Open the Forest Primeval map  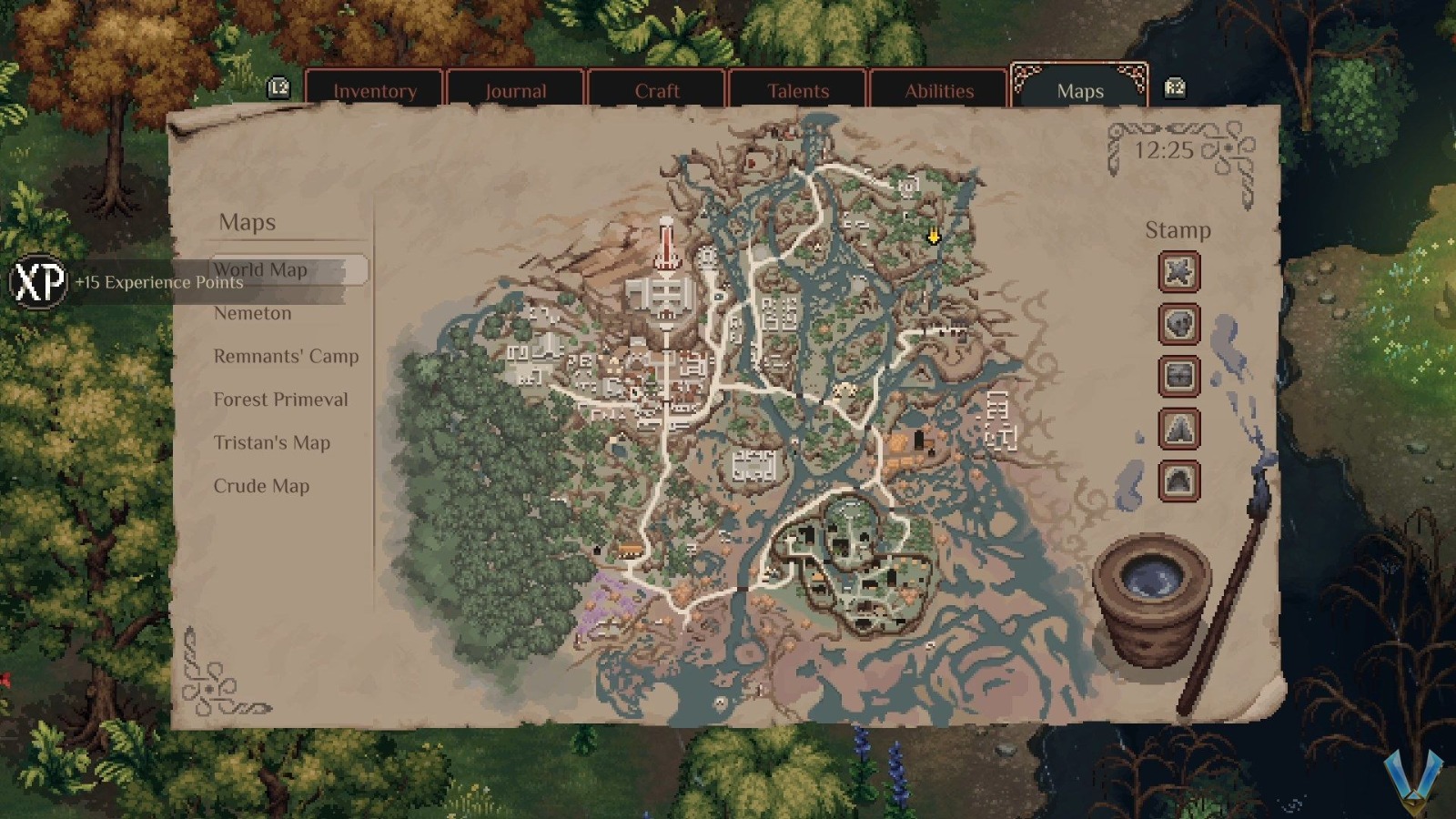pos(280,399)
